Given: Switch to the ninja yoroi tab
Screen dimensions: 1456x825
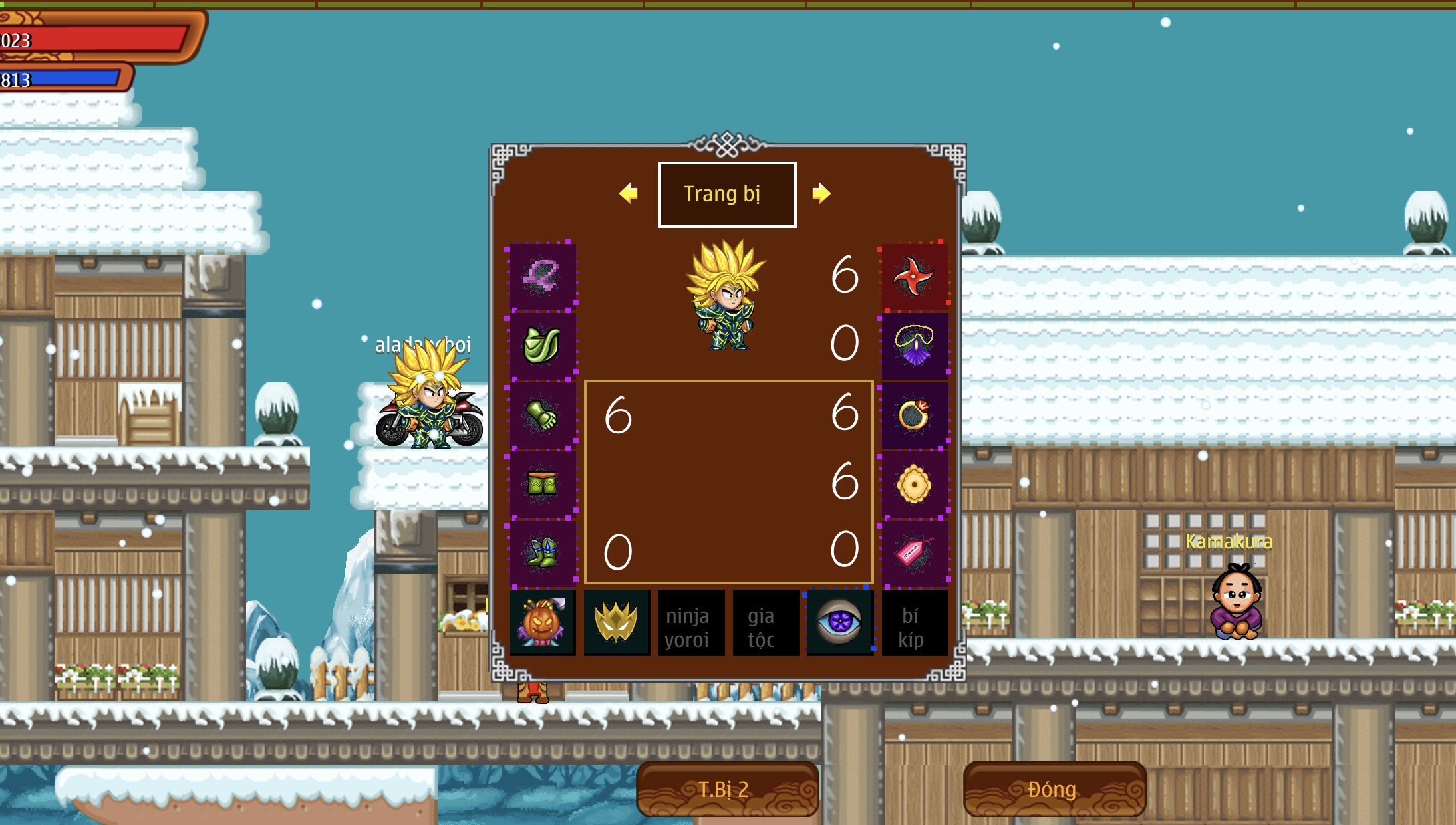Looking at the screenshot, I should 691,622.
